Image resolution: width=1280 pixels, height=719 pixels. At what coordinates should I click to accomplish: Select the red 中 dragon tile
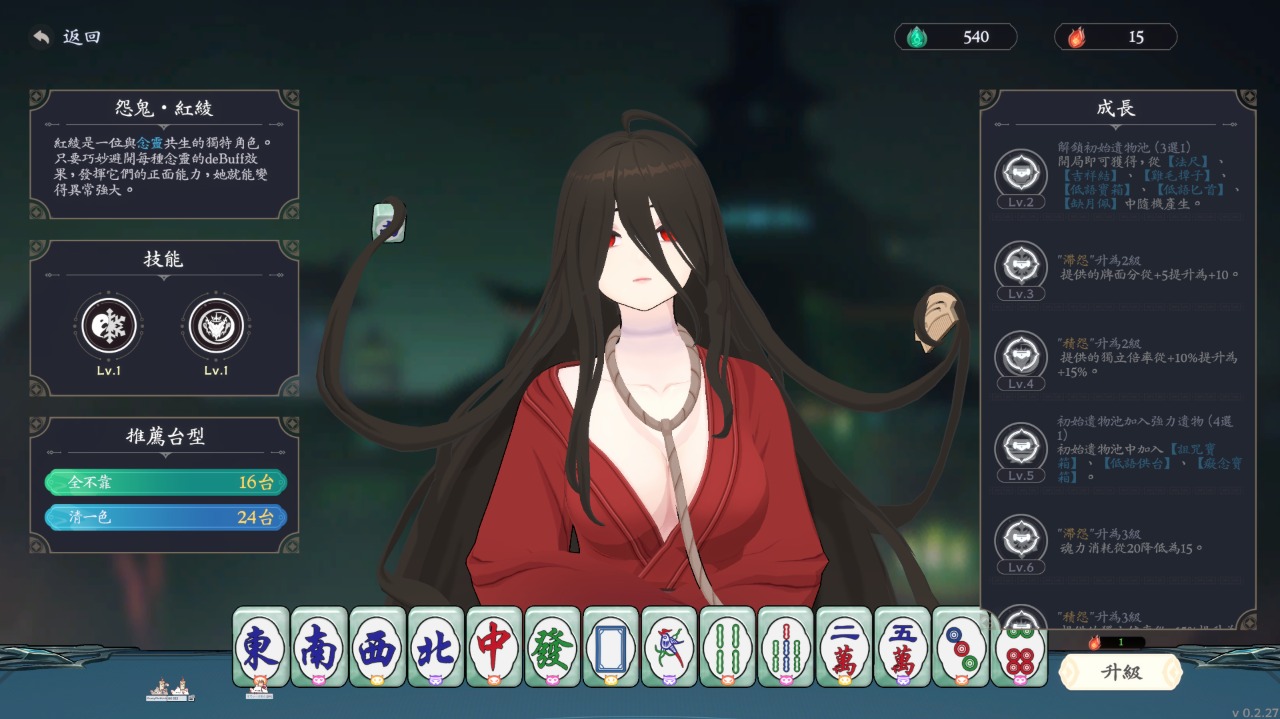494,646
